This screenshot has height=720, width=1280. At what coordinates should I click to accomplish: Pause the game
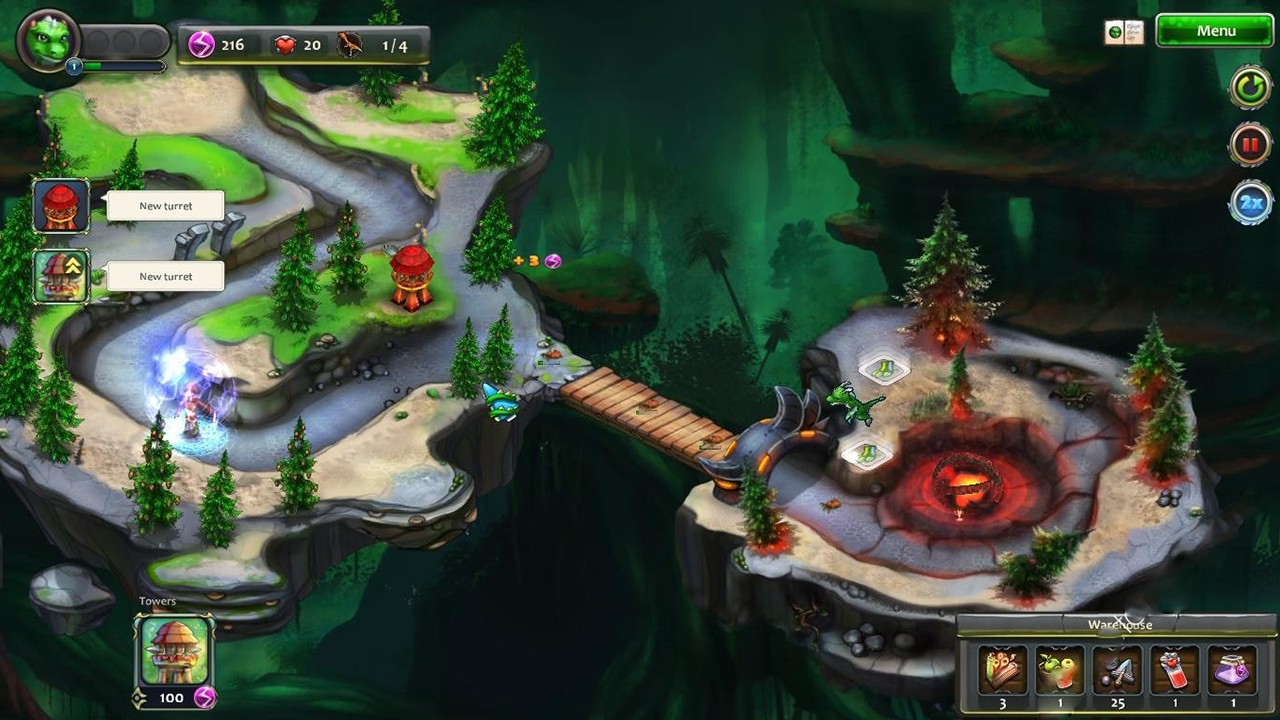[1249, 143]
